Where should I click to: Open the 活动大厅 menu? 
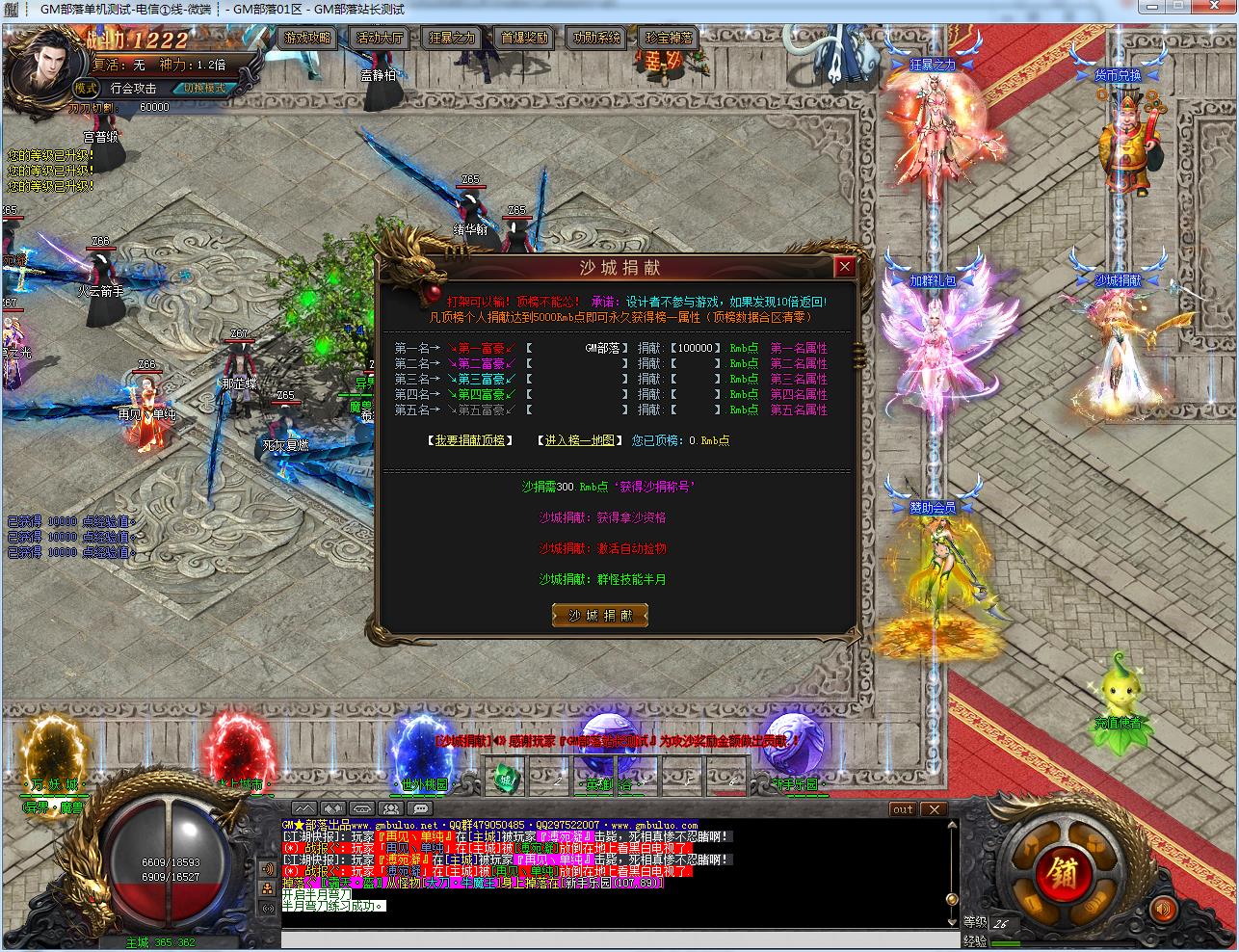(380, 39)
